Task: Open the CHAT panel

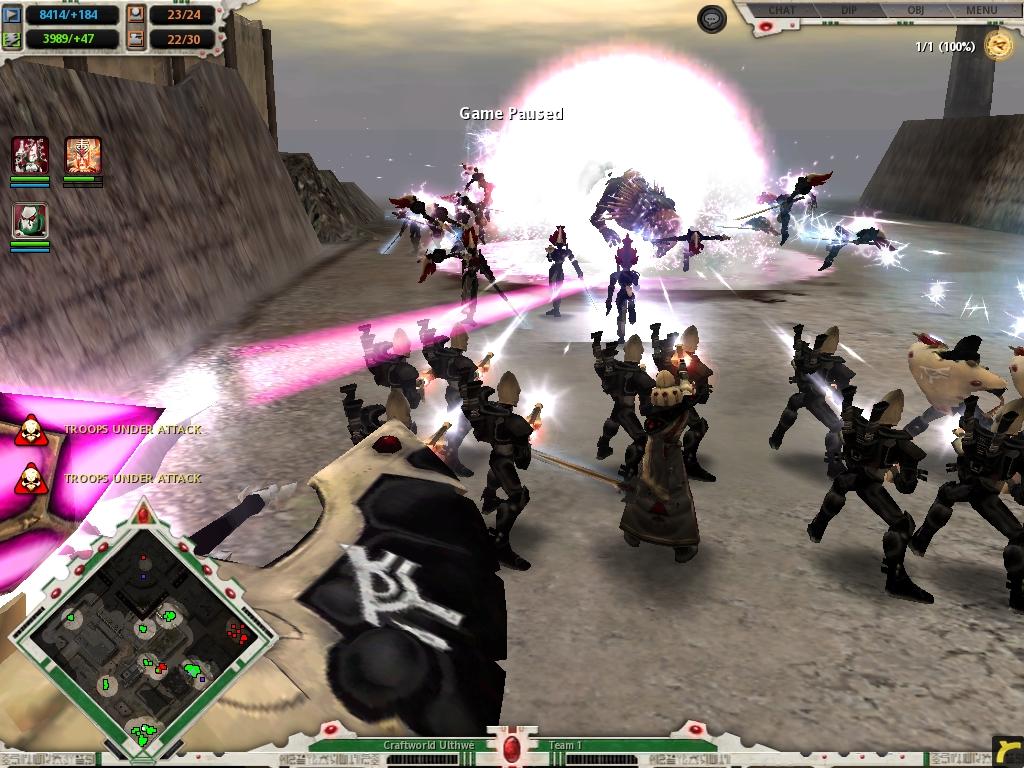Action: [782, 10]
